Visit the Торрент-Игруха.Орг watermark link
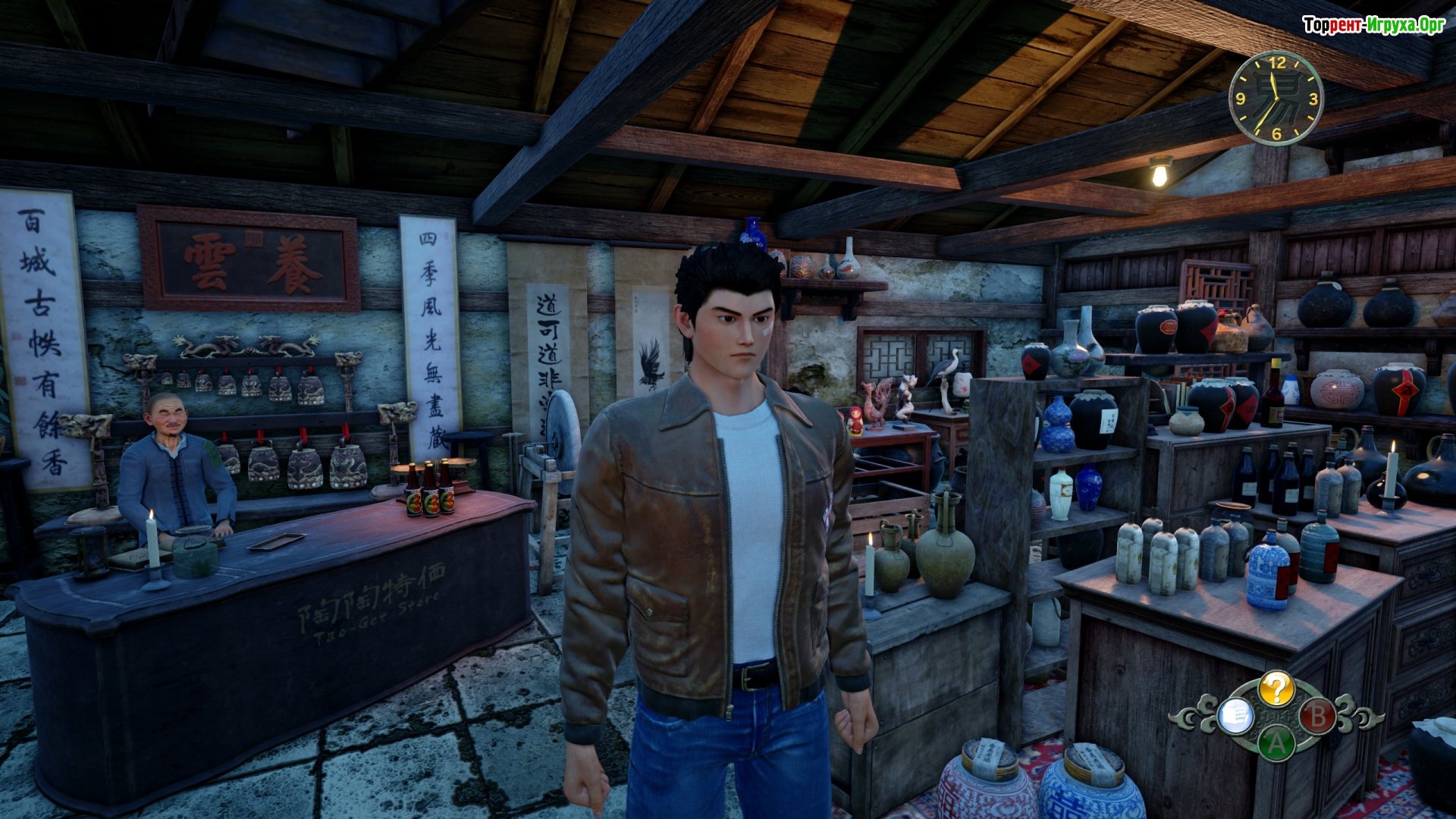The width and height of the screenshot is (1456, 819). (x=1373, y=26)
